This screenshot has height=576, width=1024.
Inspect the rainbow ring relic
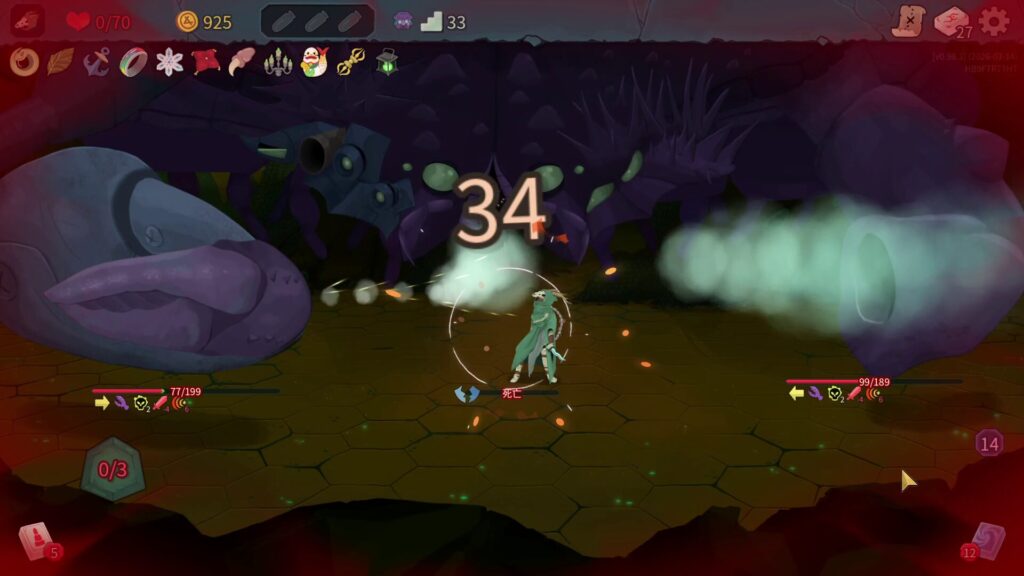[133, 62]
